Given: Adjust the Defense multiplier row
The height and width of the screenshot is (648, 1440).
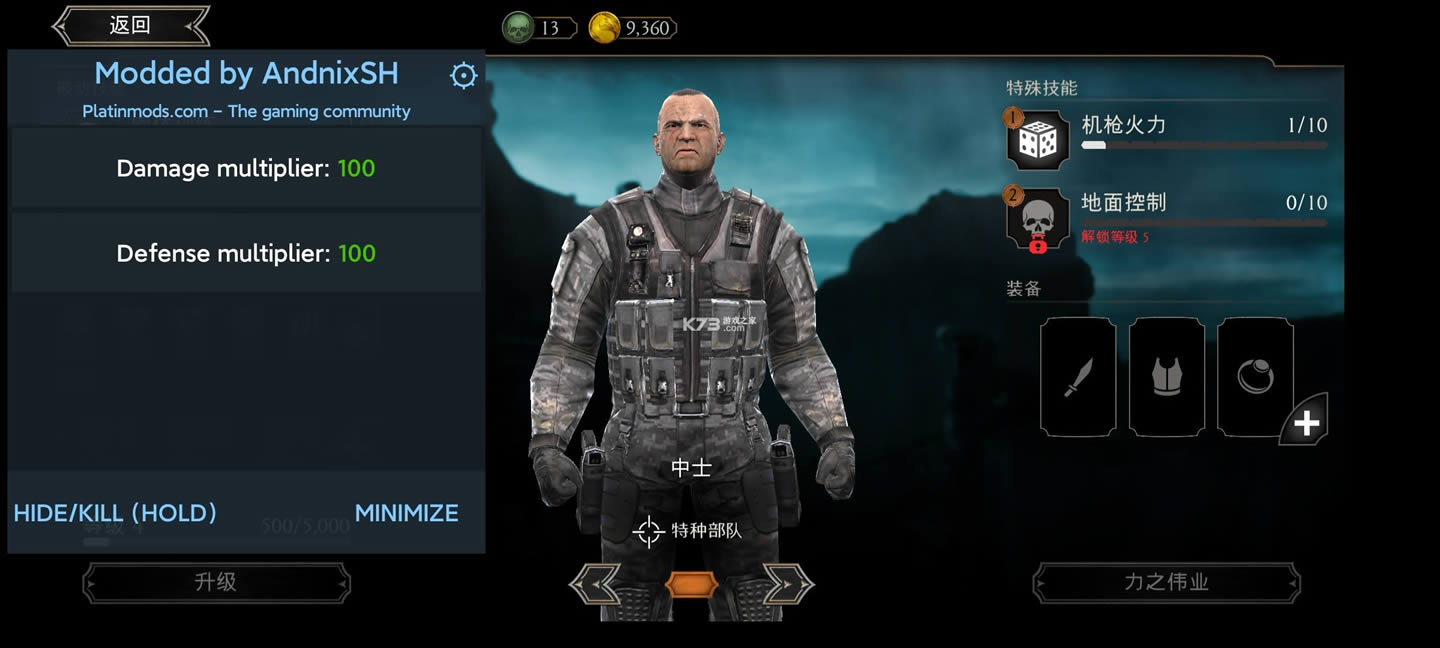Looking at the screenshot, I should 246,253.
